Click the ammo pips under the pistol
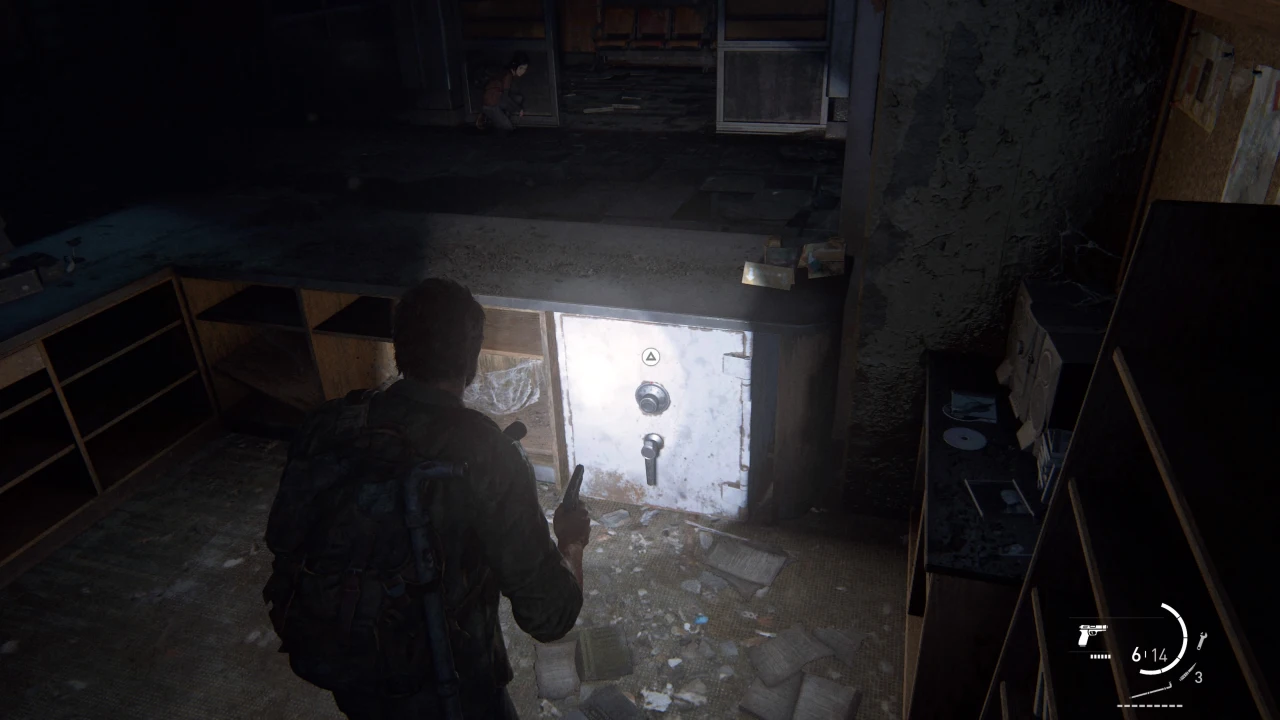1280x720 pixels. 1100,657
